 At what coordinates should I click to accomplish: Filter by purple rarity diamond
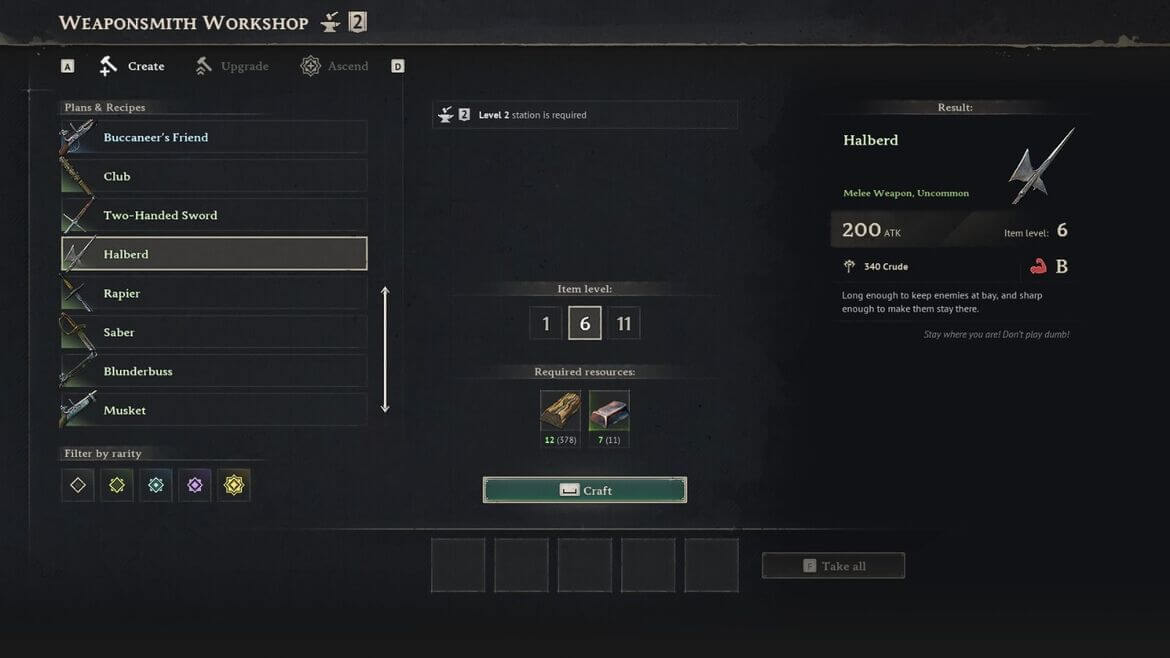(x=195, y=485)
